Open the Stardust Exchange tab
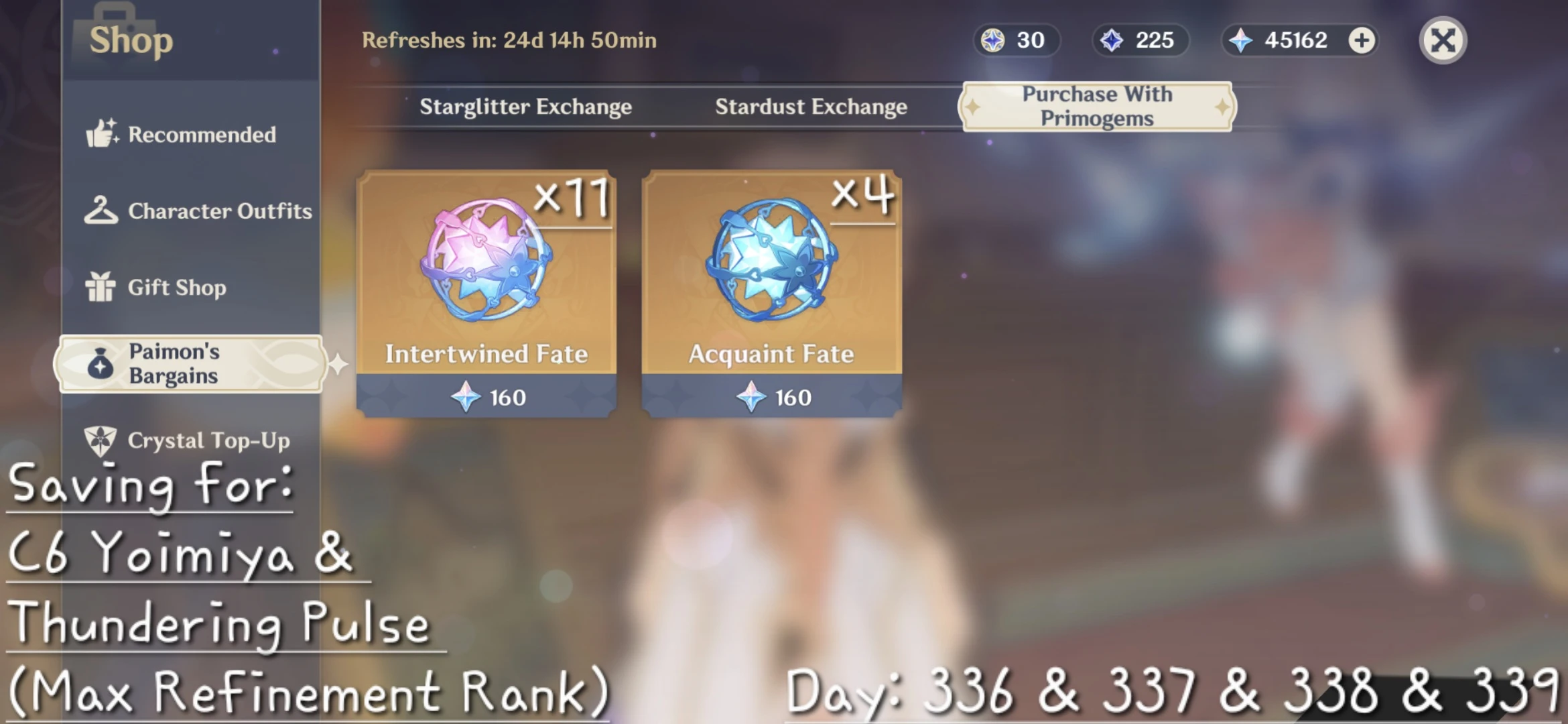The width and height of the screenshot is (1568, 724). click(811, 106)
